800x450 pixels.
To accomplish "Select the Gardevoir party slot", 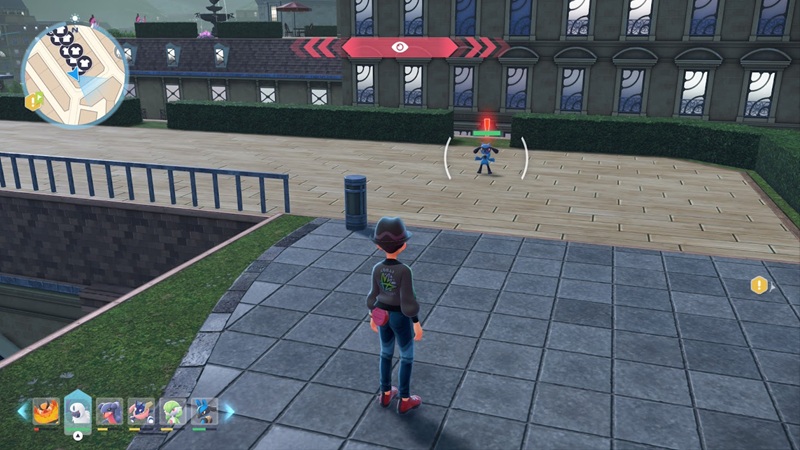I will click(174, 411).
